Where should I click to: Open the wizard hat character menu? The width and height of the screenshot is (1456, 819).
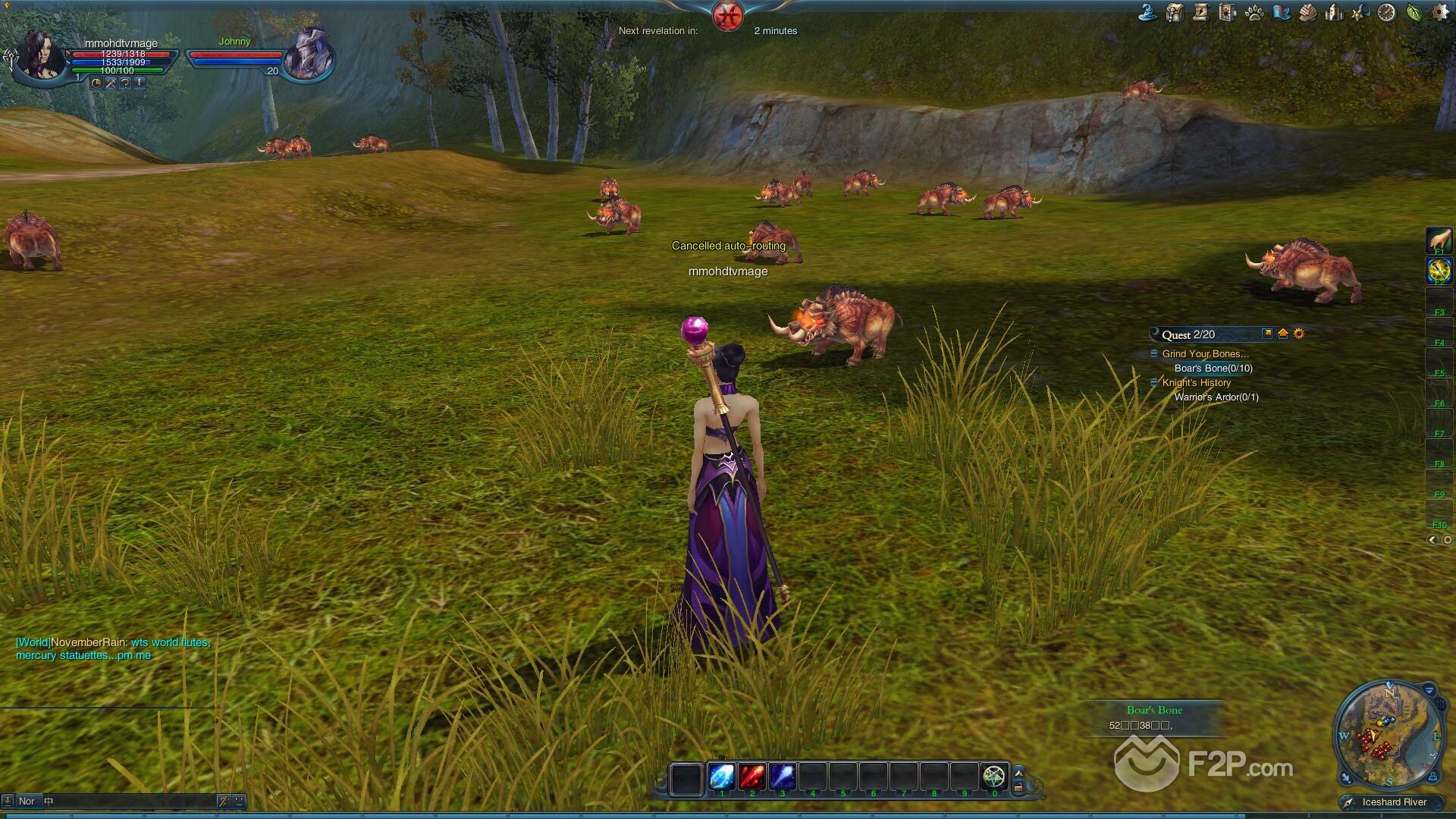pos(1147,13)
